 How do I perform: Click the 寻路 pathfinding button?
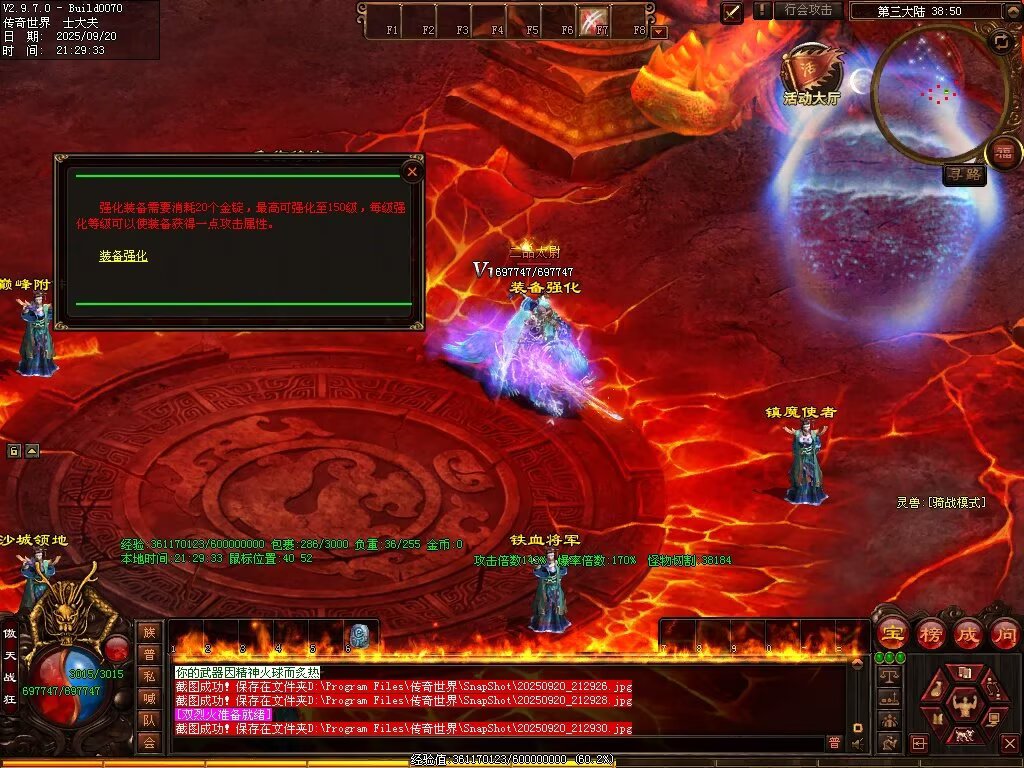click(x=964, y=175)
